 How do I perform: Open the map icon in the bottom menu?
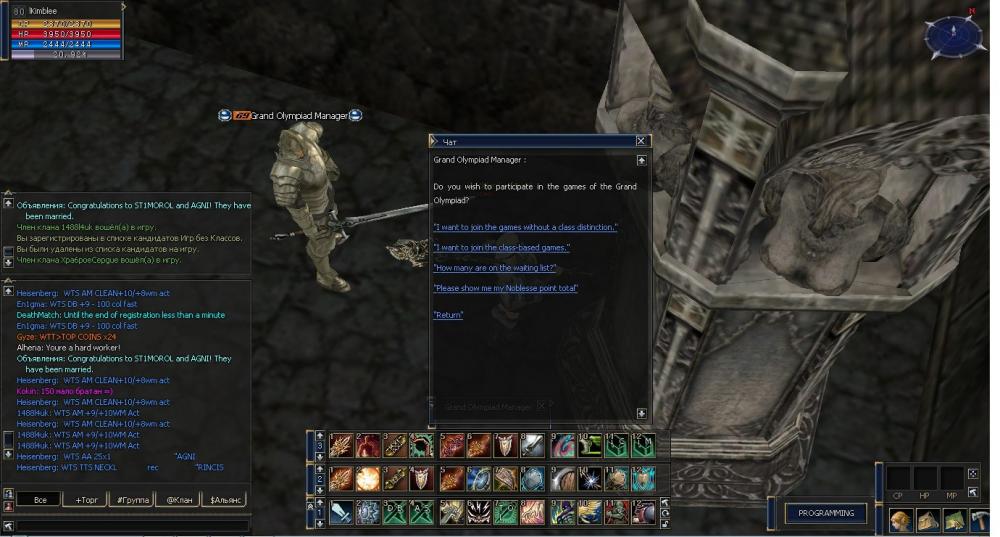point(953,520)
